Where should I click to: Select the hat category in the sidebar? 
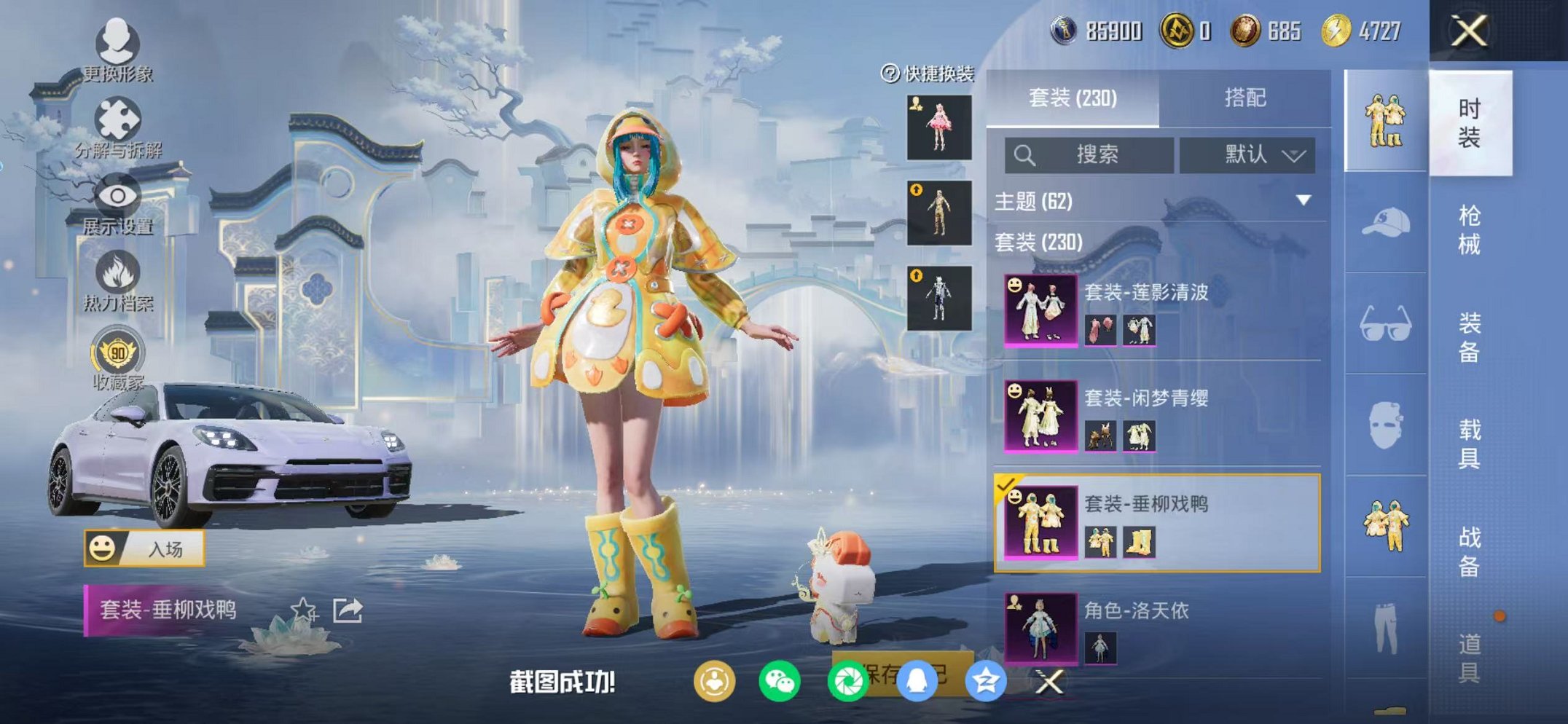pyautogui.click(x=1383, y=224)
